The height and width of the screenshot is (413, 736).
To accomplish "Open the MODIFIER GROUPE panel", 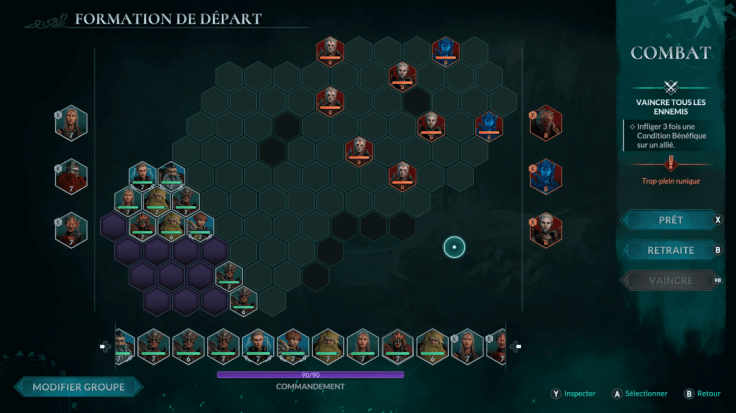I will coord(78,387).
